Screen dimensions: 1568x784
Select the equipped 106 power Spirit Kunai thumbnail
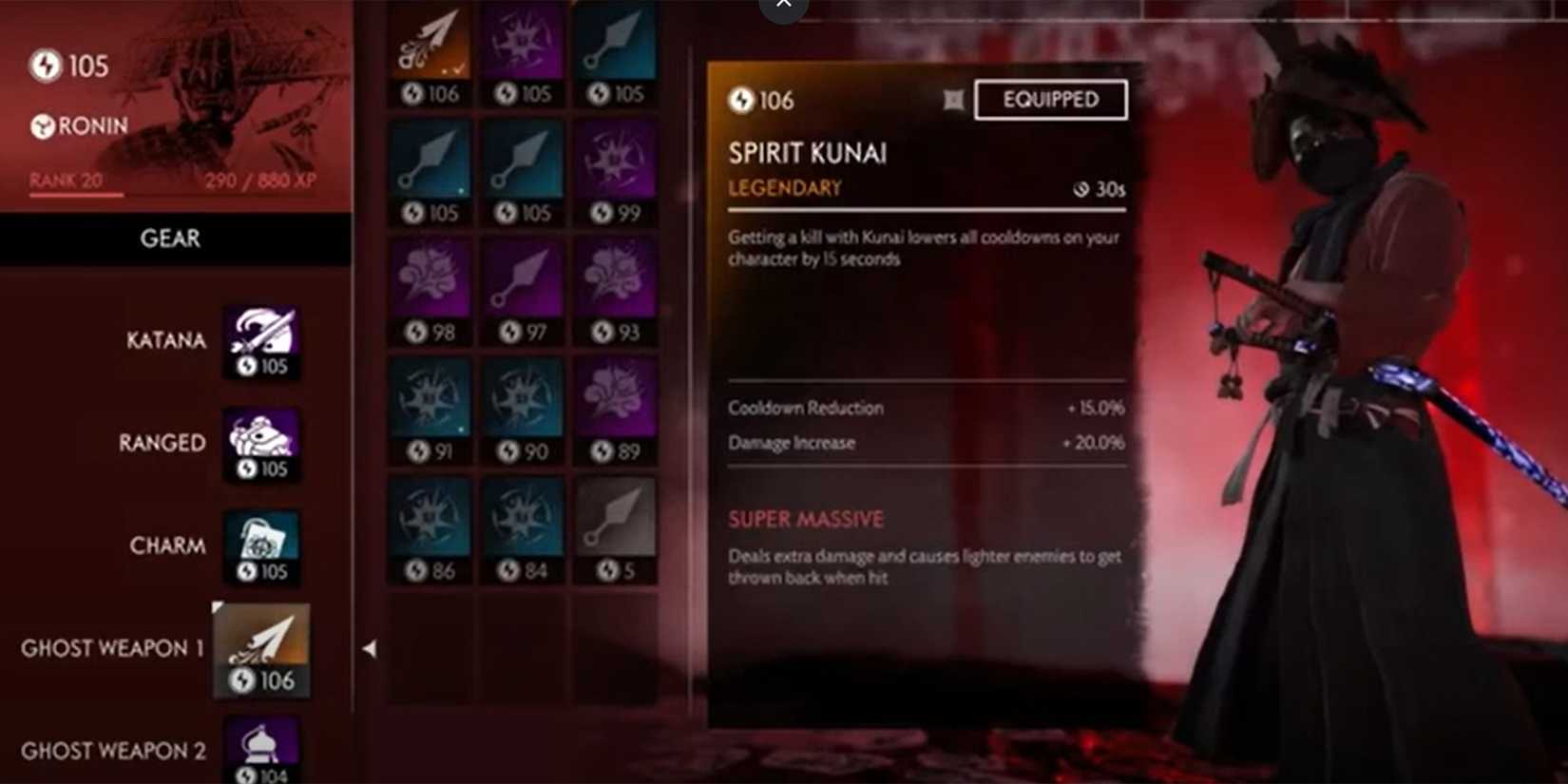coord(429,43)
